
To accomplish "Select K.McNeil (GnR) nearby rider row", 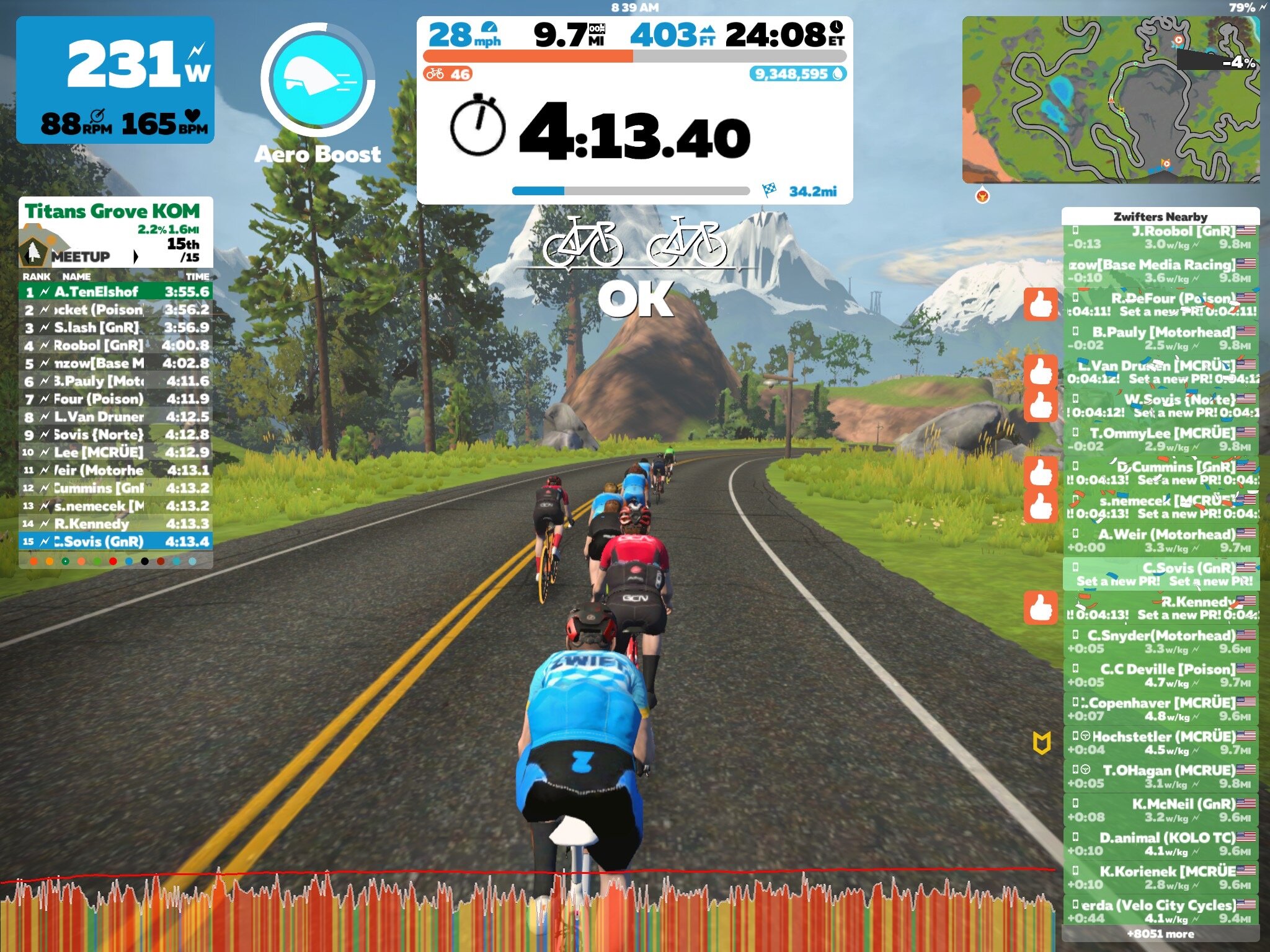I will [x=1160, y=810].
